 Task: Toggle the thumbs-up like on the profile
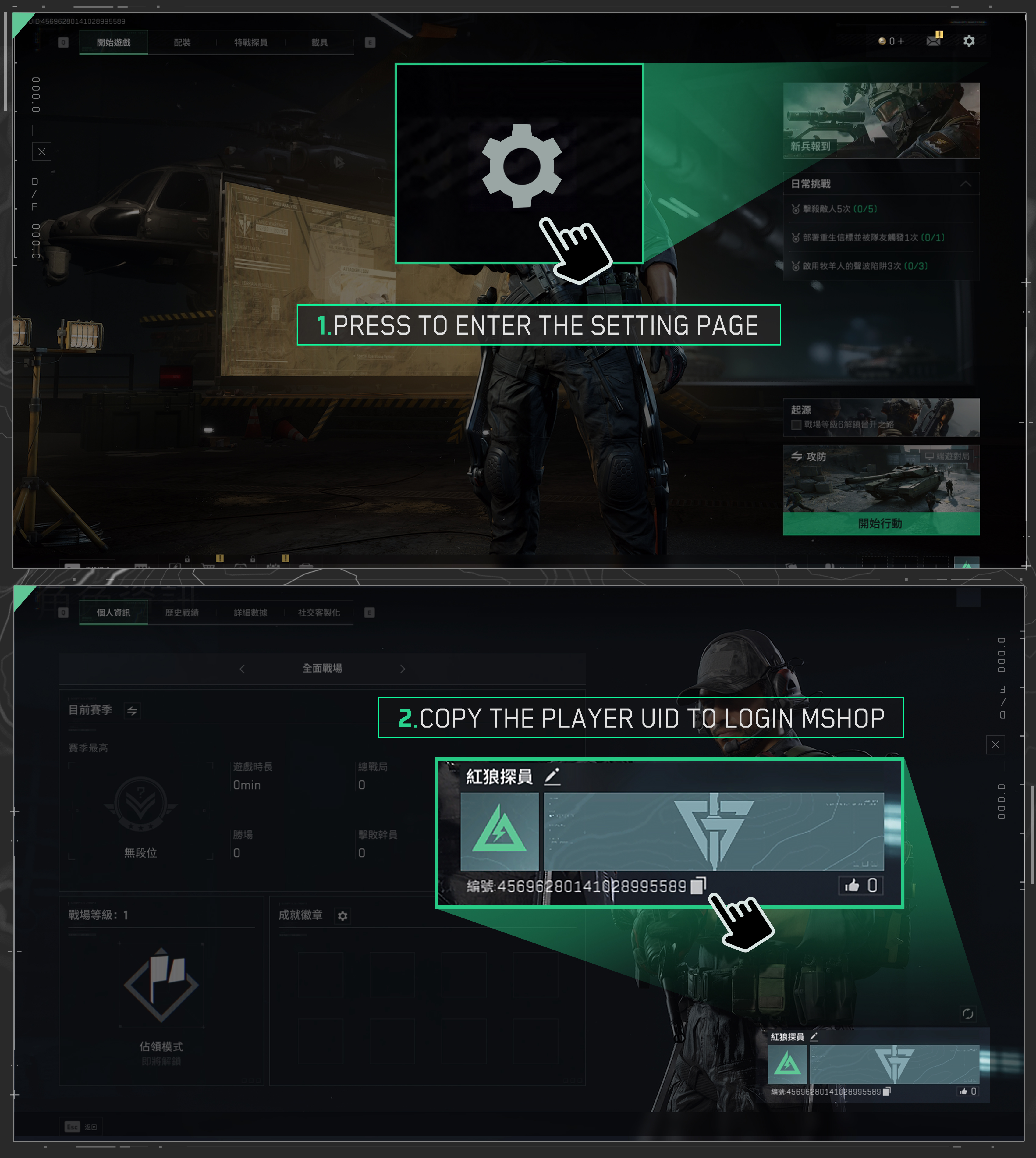[853, 884]
